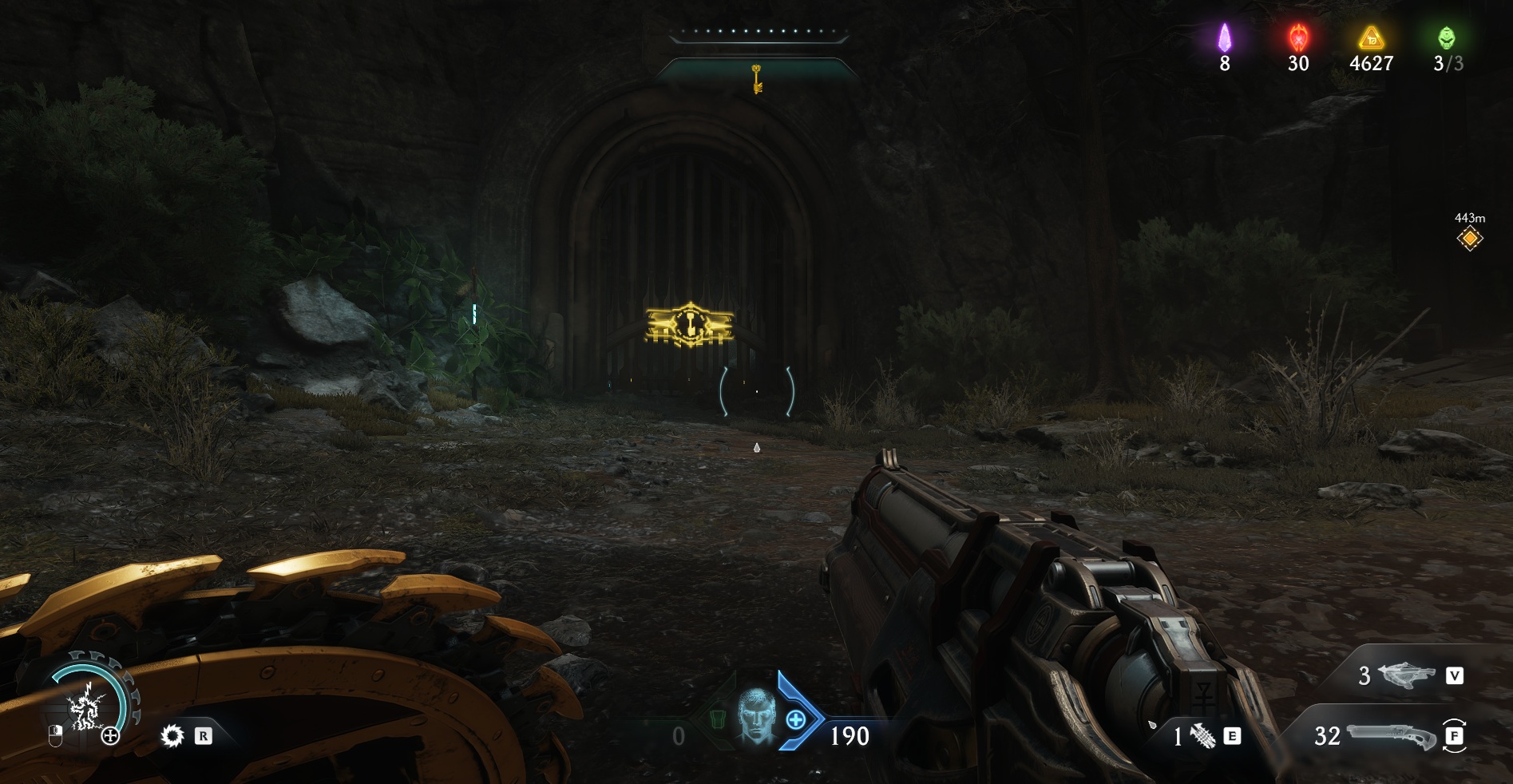1513x784 pixels.
Task: Select the spiked flail melee icon
Action: [x=1202, y=735]
